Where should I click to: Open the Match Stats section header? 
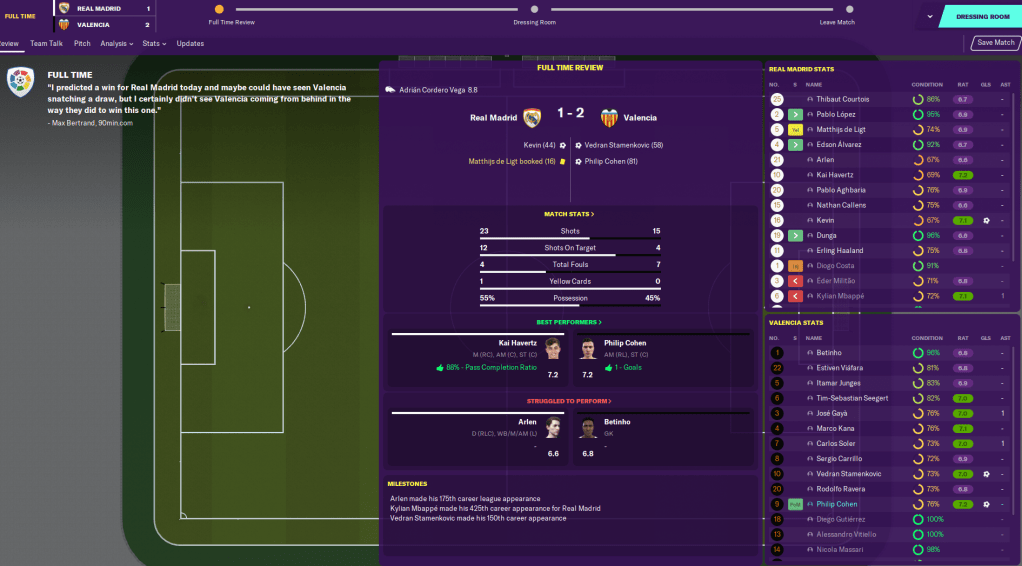[569, 214]
